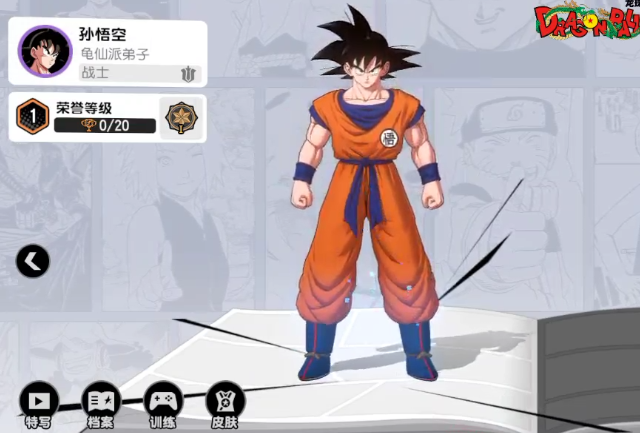Viewport: 640px width, 433px height.
Task: Select the 荣誉等级 honor level panel
Action: (105, 117)
